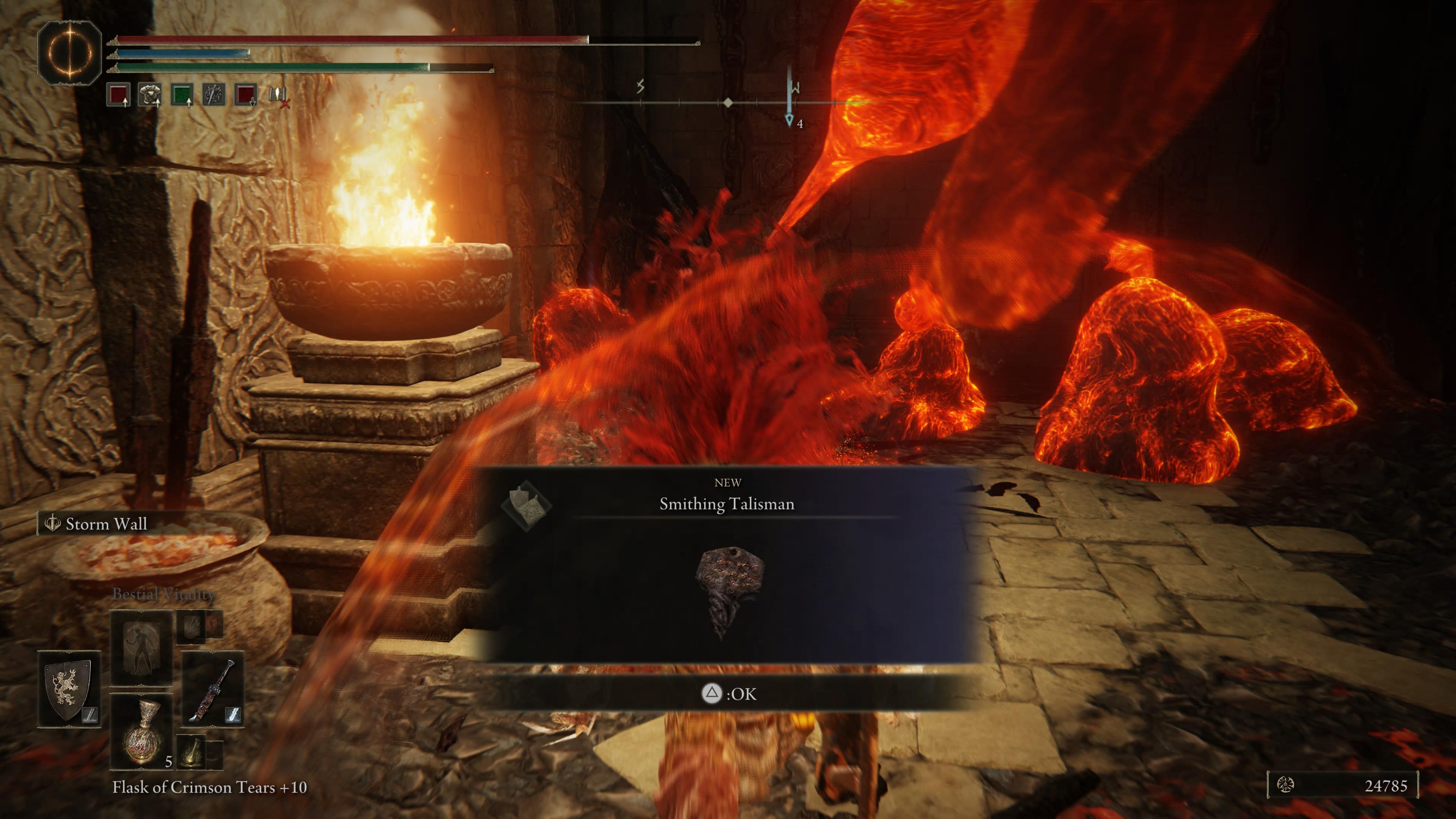Click the HP increase buff square
The image size is (1456, 819).
(118, 96)
